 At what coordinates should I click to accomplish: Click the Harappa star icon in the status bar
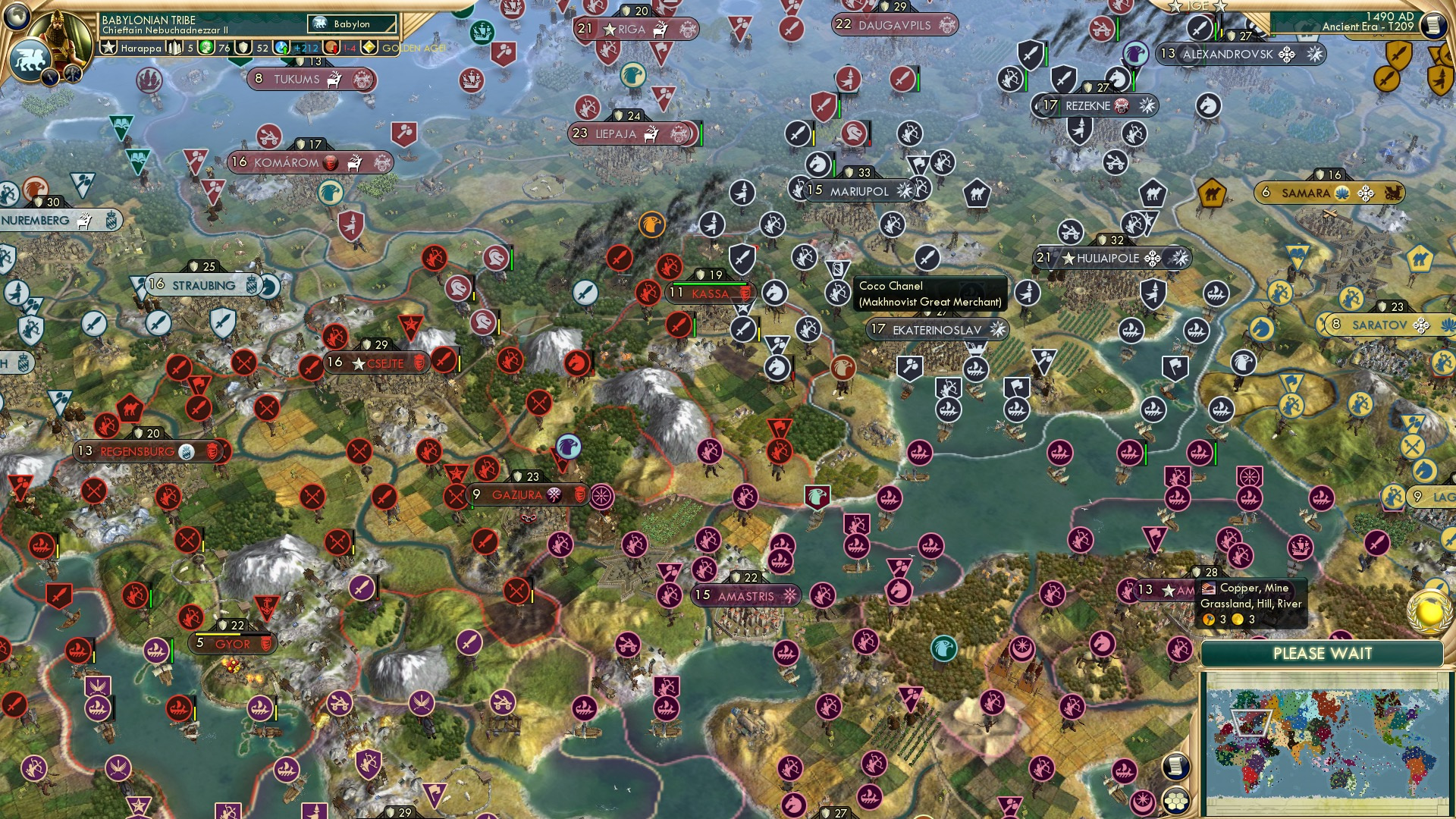pos(109,47)
